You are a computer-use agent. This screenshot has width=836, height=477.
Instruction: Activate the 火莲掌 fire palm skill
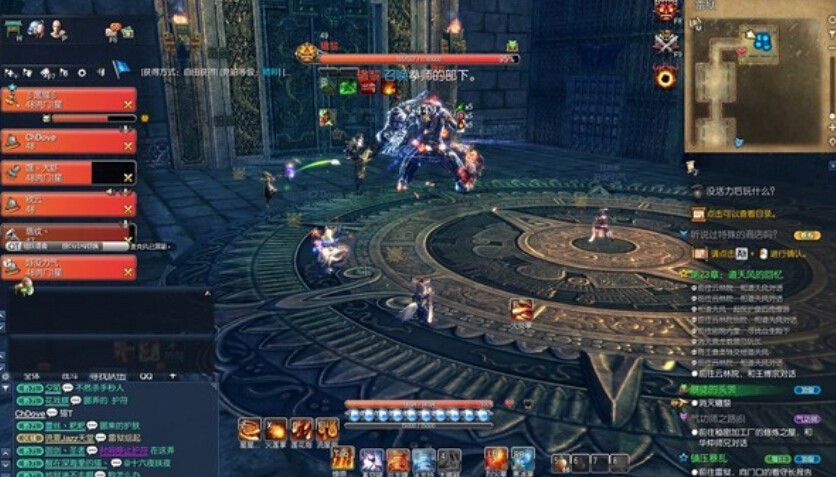click(x=274, y=431)
